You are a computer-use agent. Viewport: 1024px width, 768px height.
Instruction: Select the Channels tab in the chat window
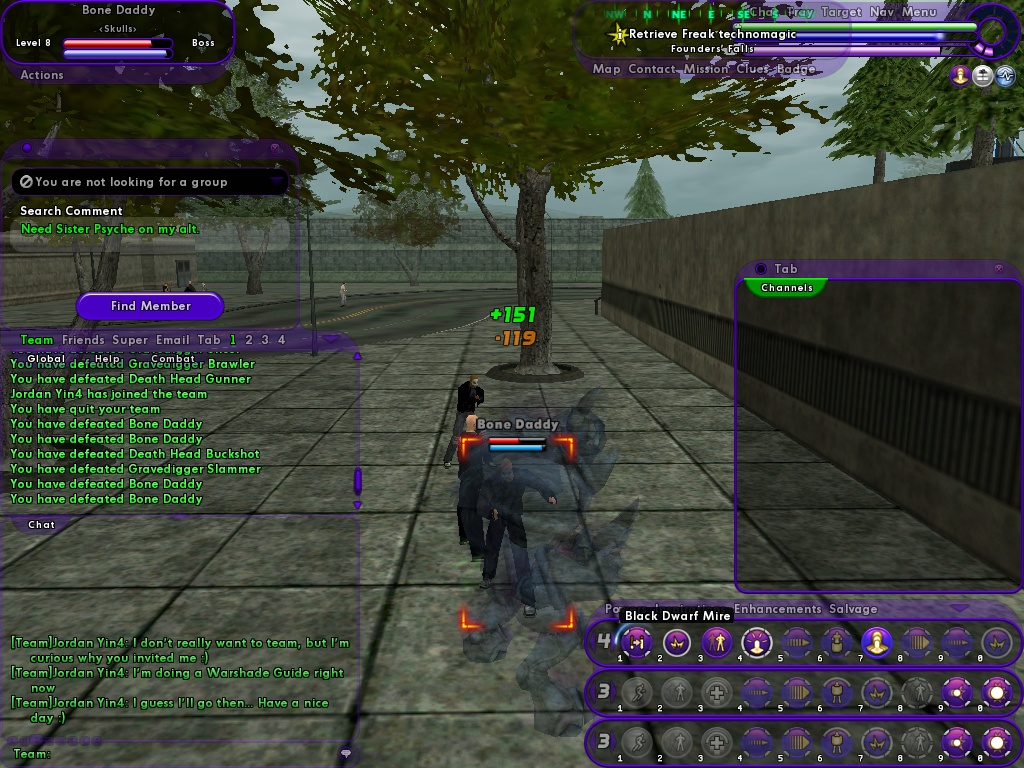click(x=786, y=288)
